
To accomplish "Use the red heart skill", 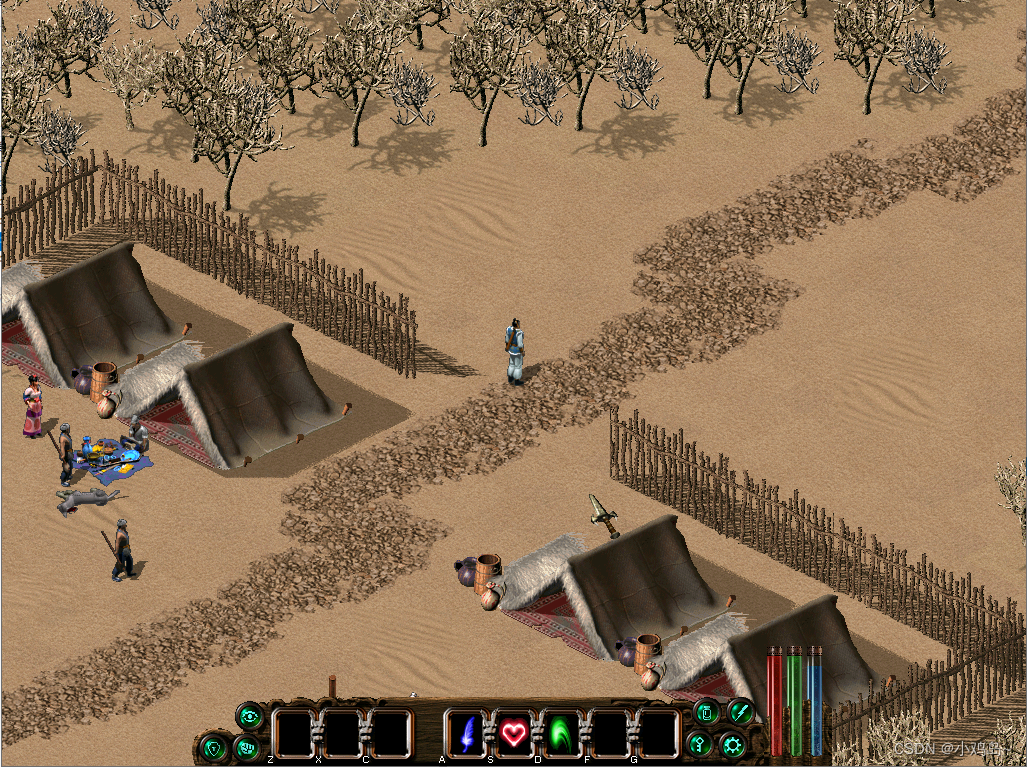I will (x=514, y=735).
